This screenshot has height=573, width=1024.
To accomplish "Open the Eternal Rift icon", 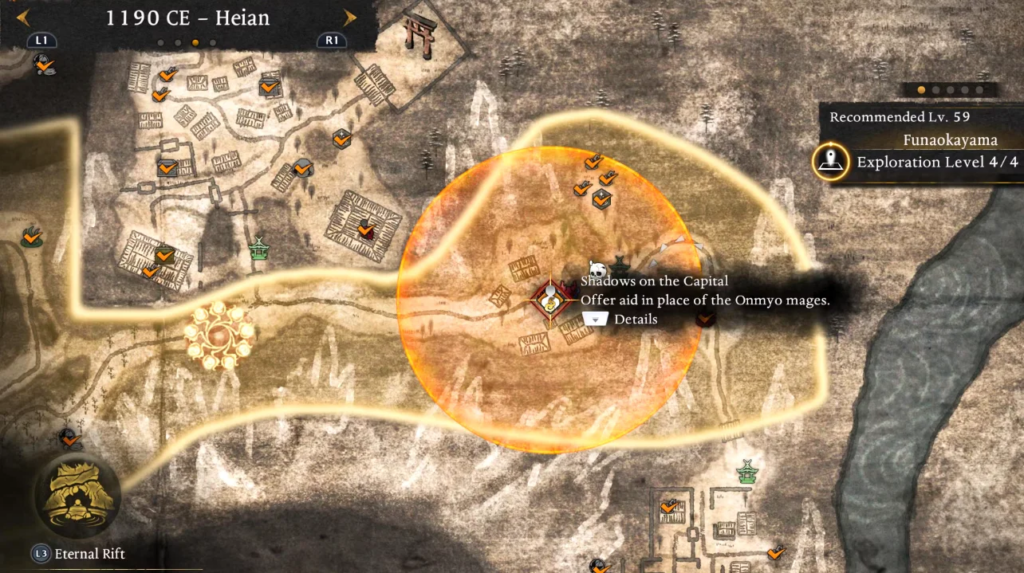I will [76, 494].
